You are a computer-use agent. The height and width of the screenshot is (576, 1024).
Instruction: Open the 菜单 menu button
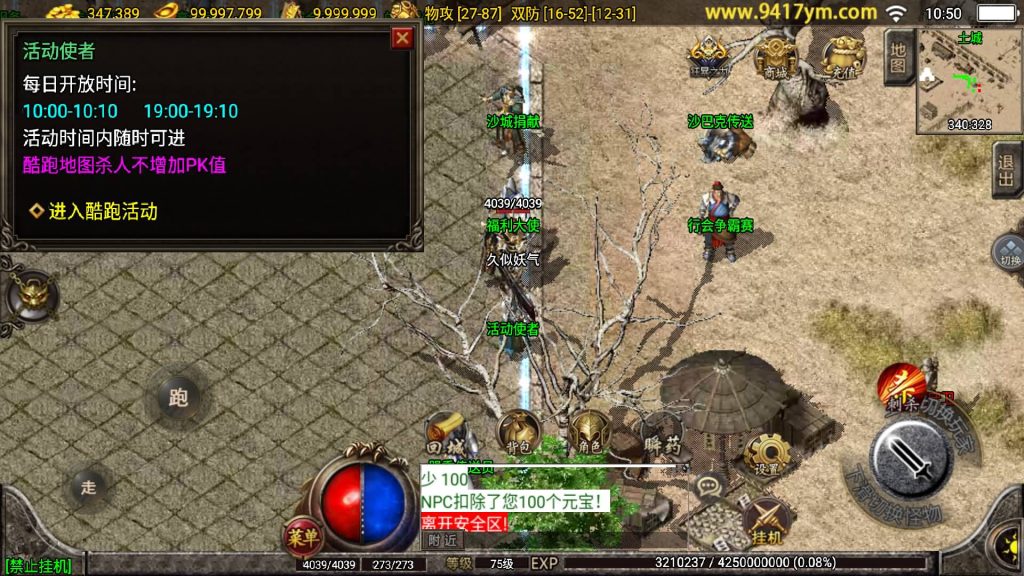[x=301, y=536]
